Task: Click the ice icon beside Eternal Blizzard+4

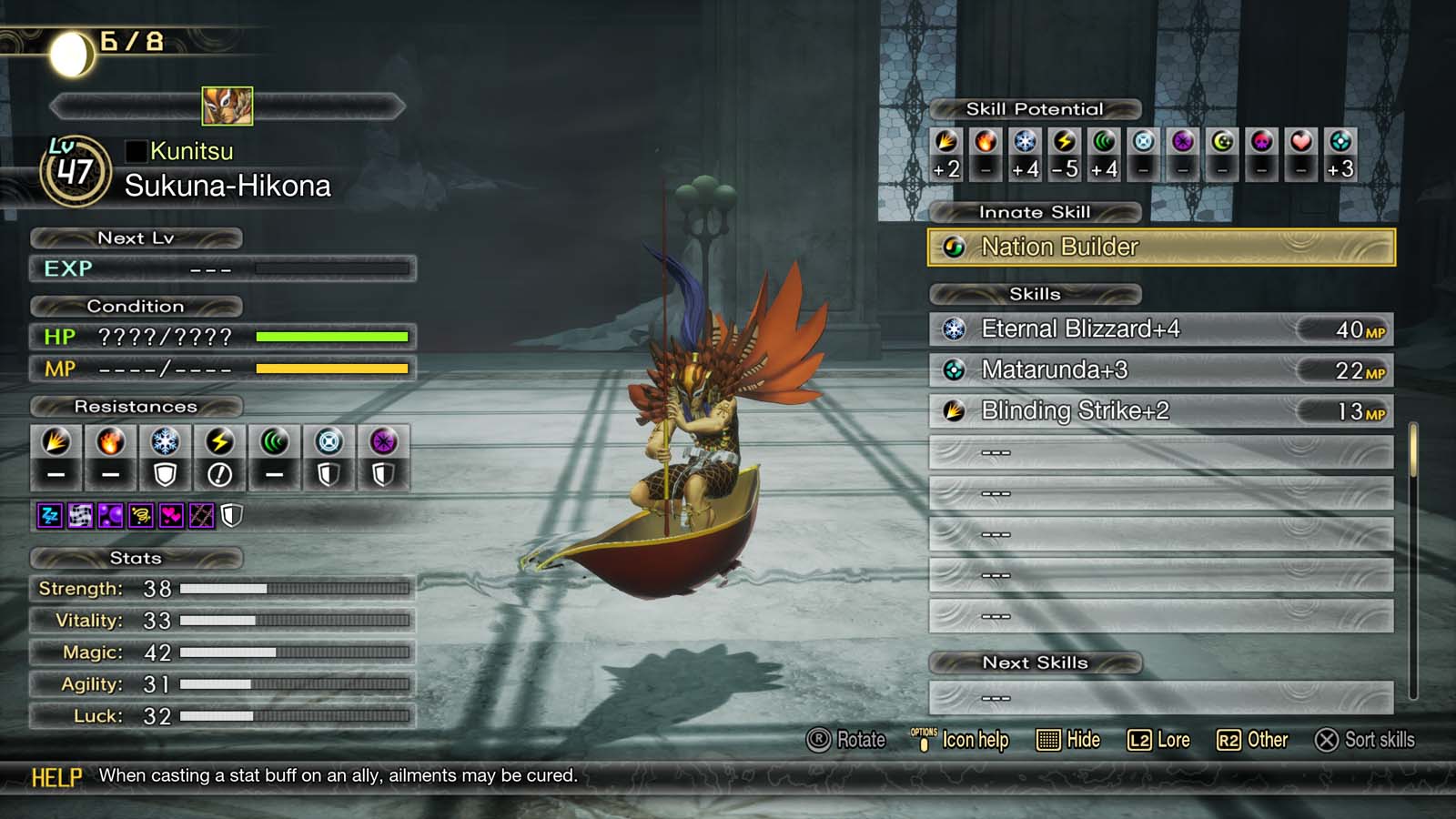Action: click(x=954, y=329)
